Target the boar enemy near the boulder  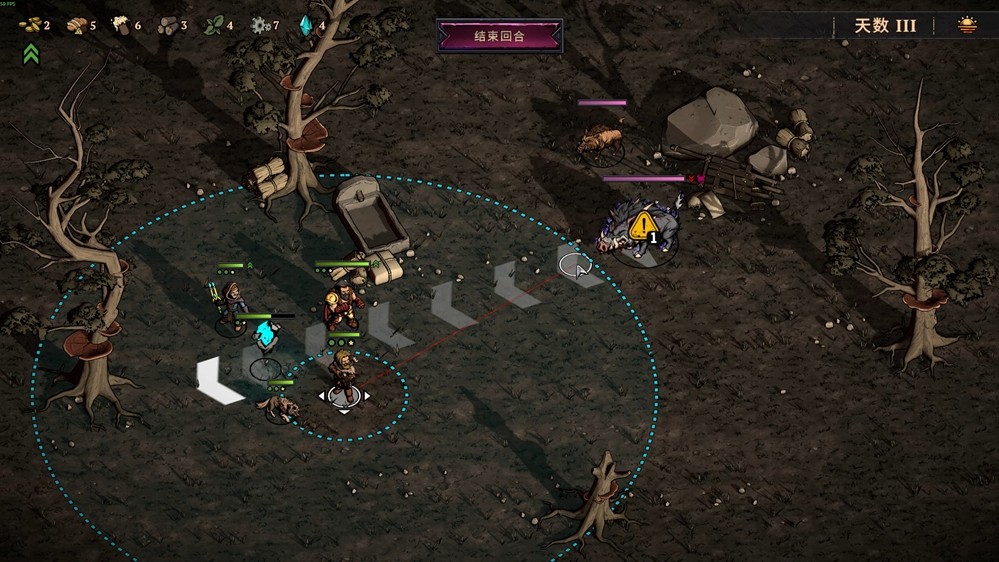click(600, 141)
